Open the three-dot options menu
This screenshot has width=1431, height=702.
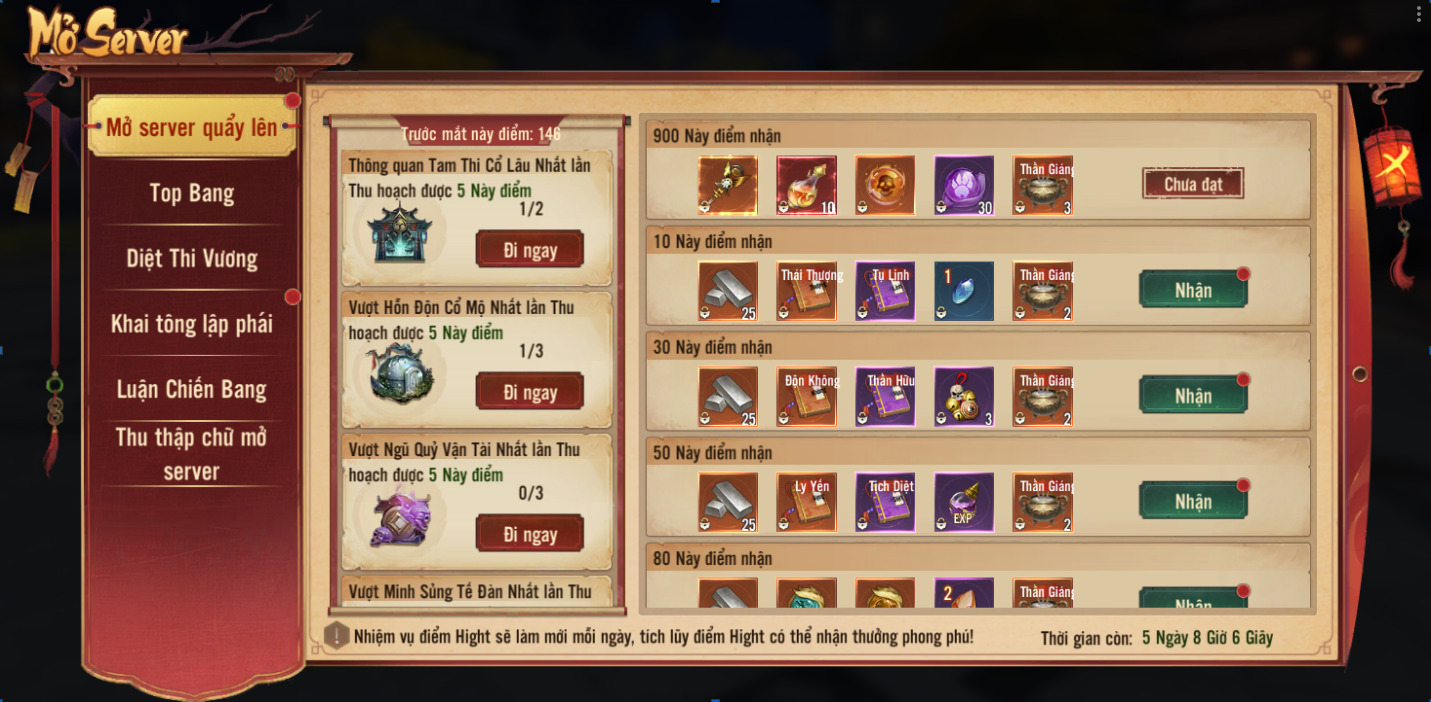pyautogui.click(x=1418, y=14)
